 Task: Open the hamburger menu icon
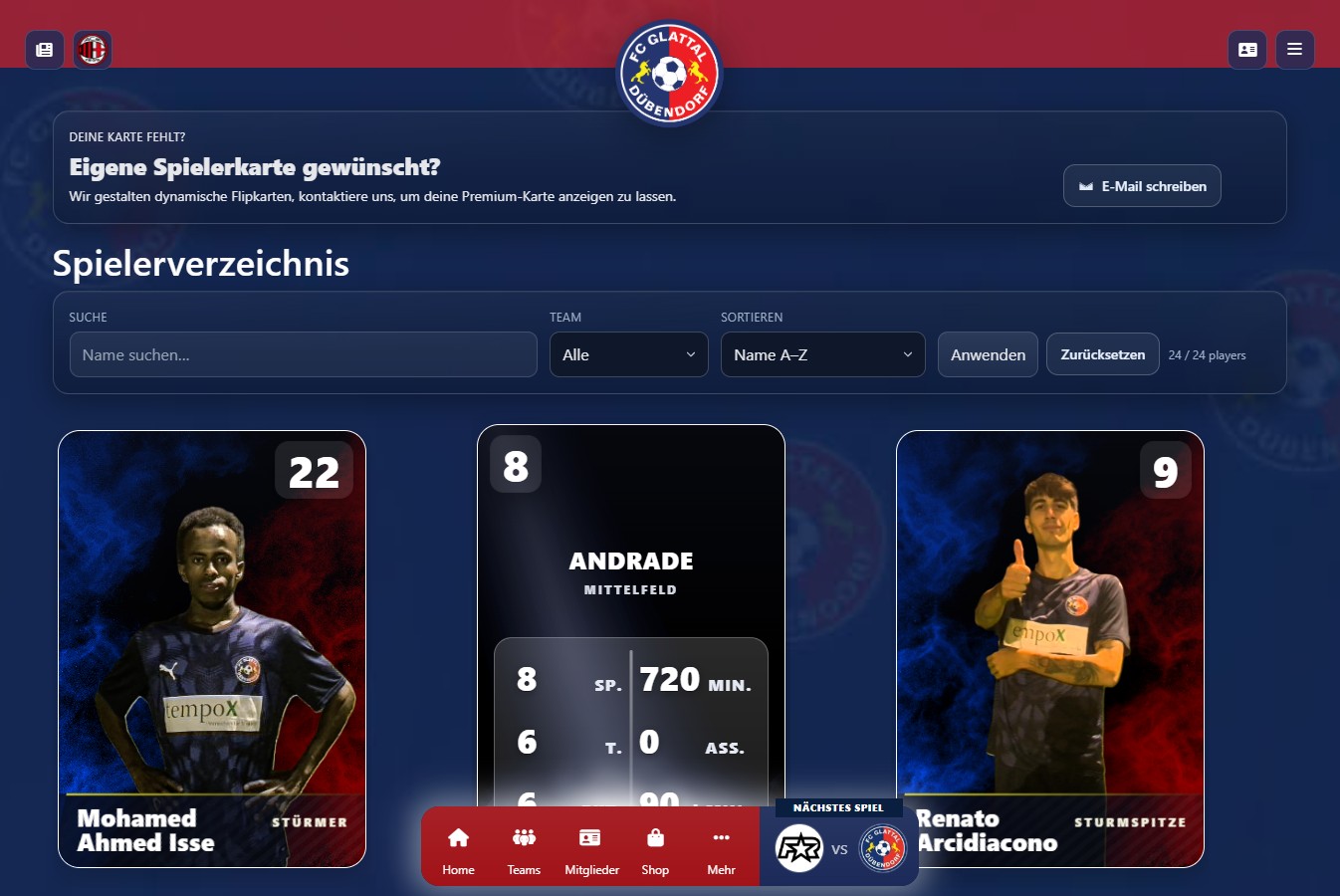click(x=1294, y=49)
